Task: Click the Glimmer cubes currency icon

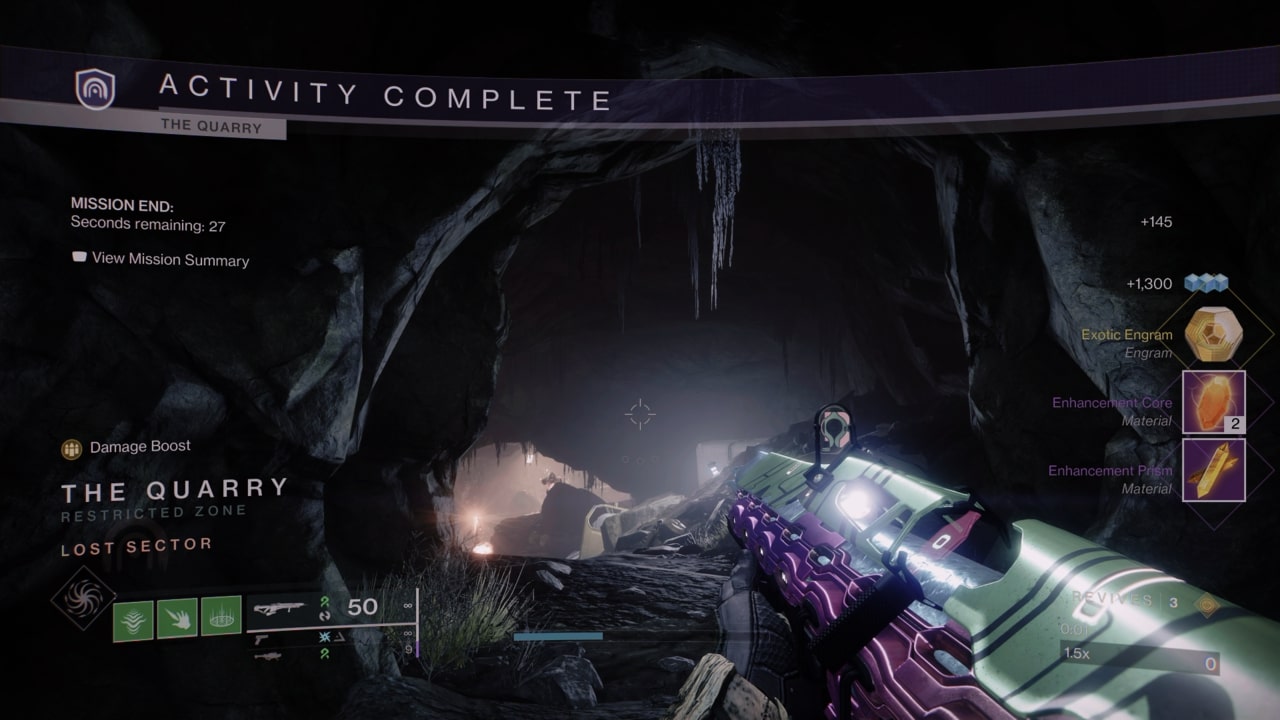Action: pos(1205,284)
